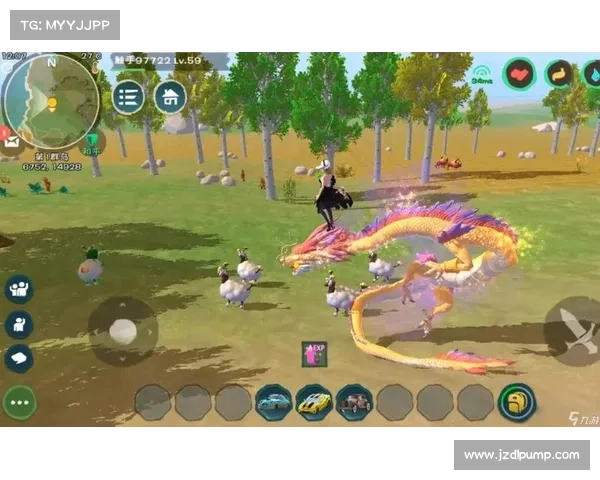Open the yellow backpack inventory
Image resolution: width=600 pixels, height=480 pixels.
[517, 402]
